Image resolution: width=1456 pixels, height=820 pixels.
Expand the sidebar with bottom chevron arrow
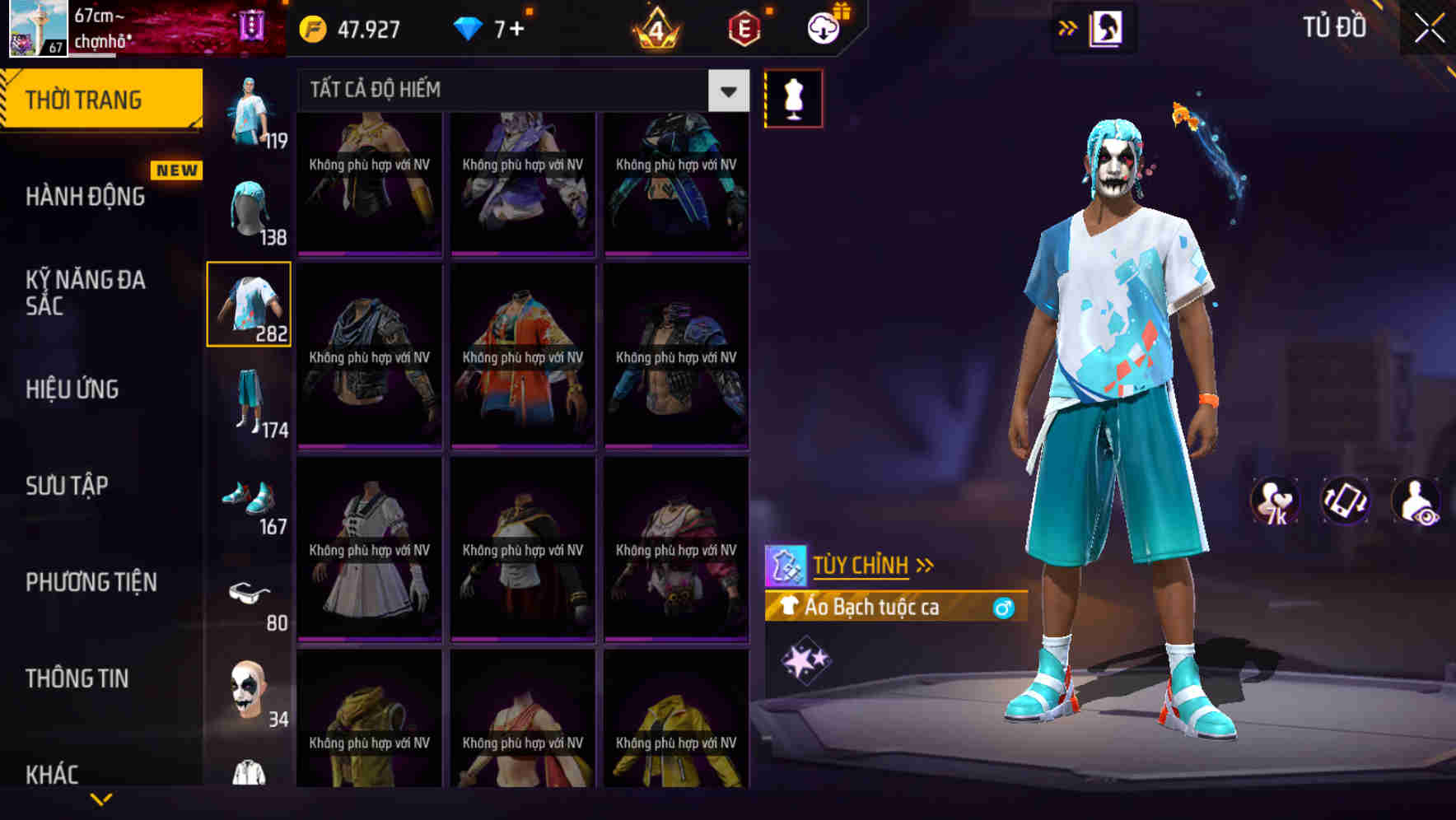[101, 800]
